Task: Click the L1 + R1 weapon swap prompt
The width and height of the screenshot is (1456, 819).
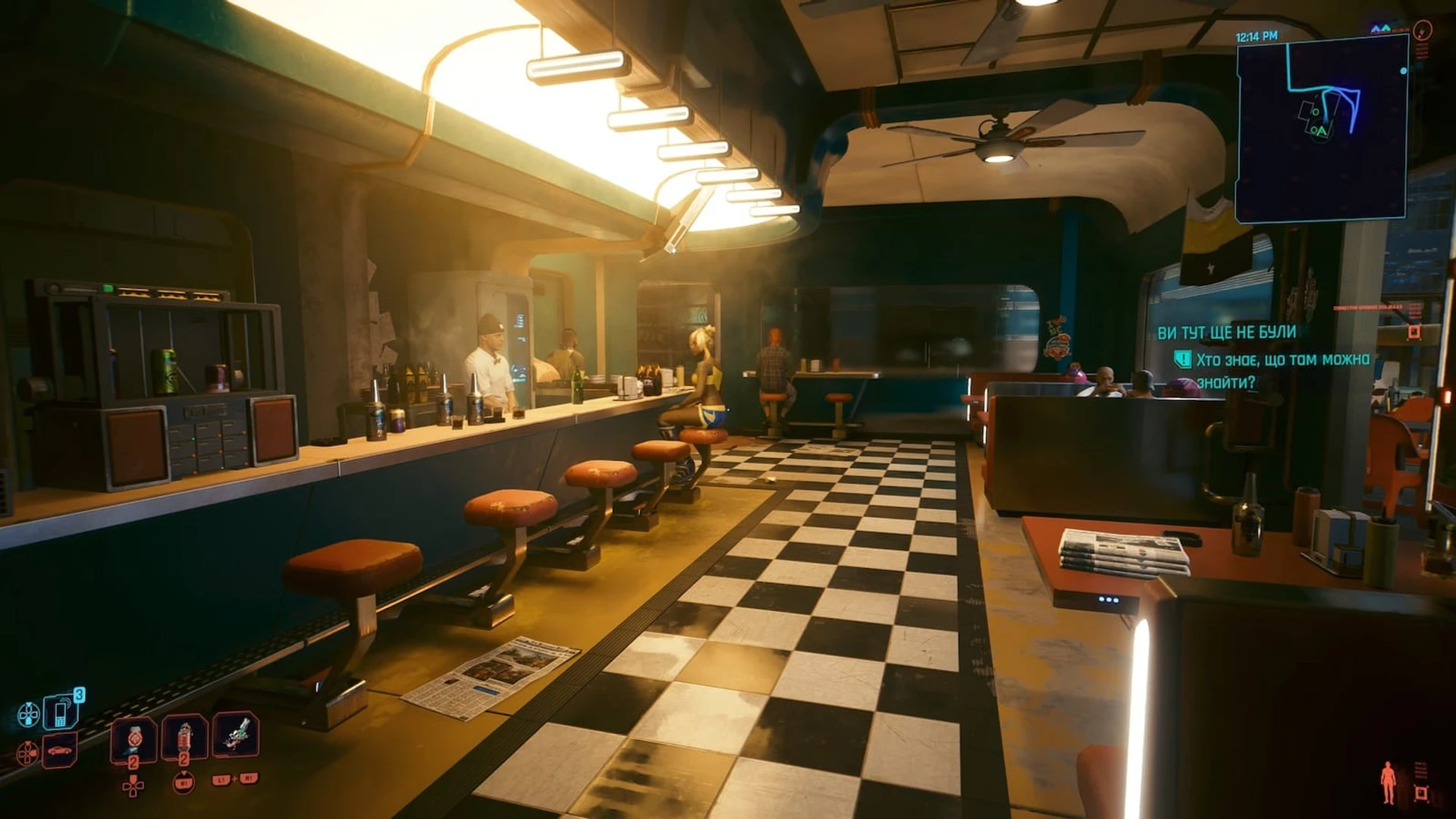Action: 235,780
